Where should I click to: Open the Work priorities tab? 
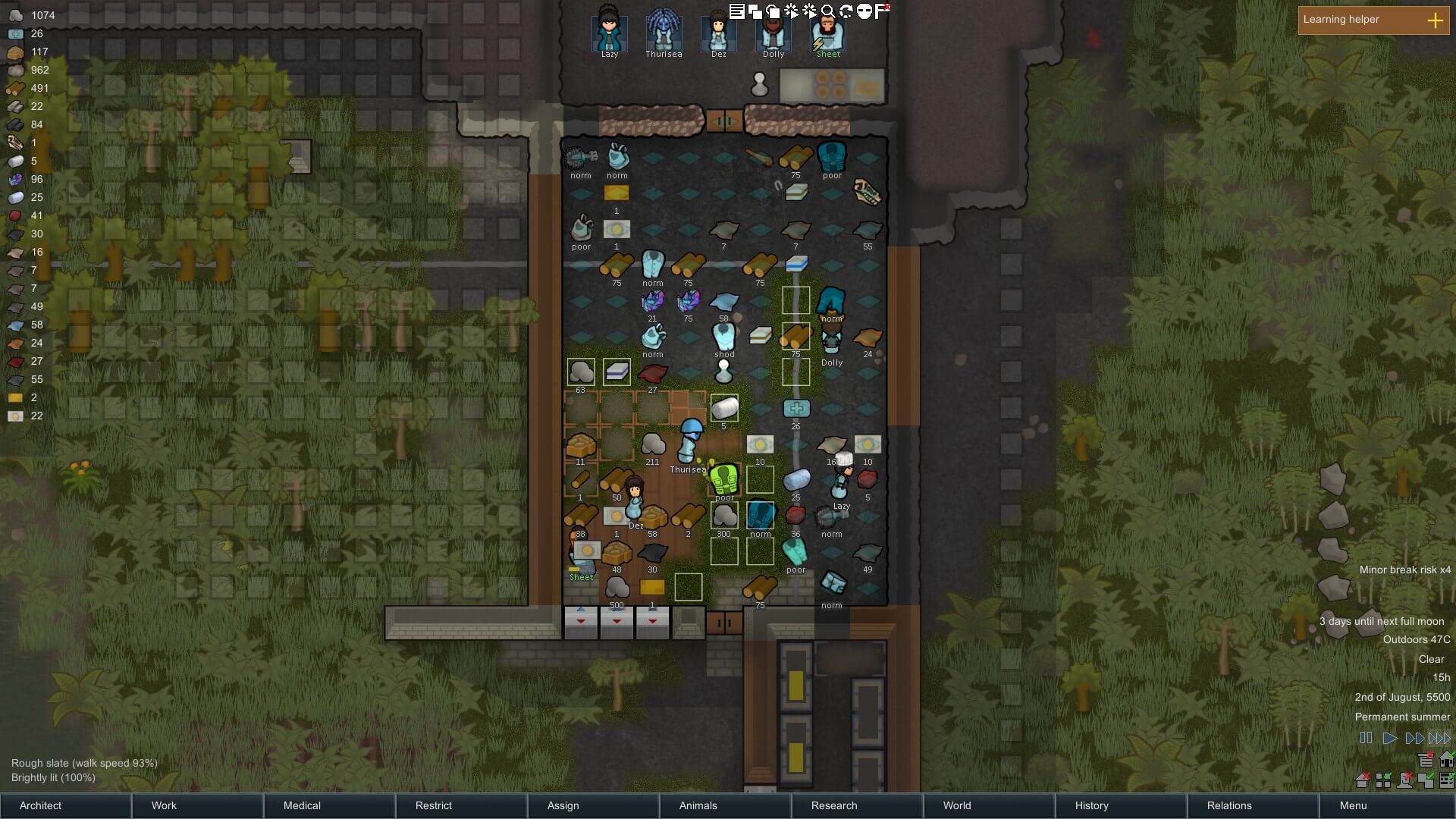(197, 805)
